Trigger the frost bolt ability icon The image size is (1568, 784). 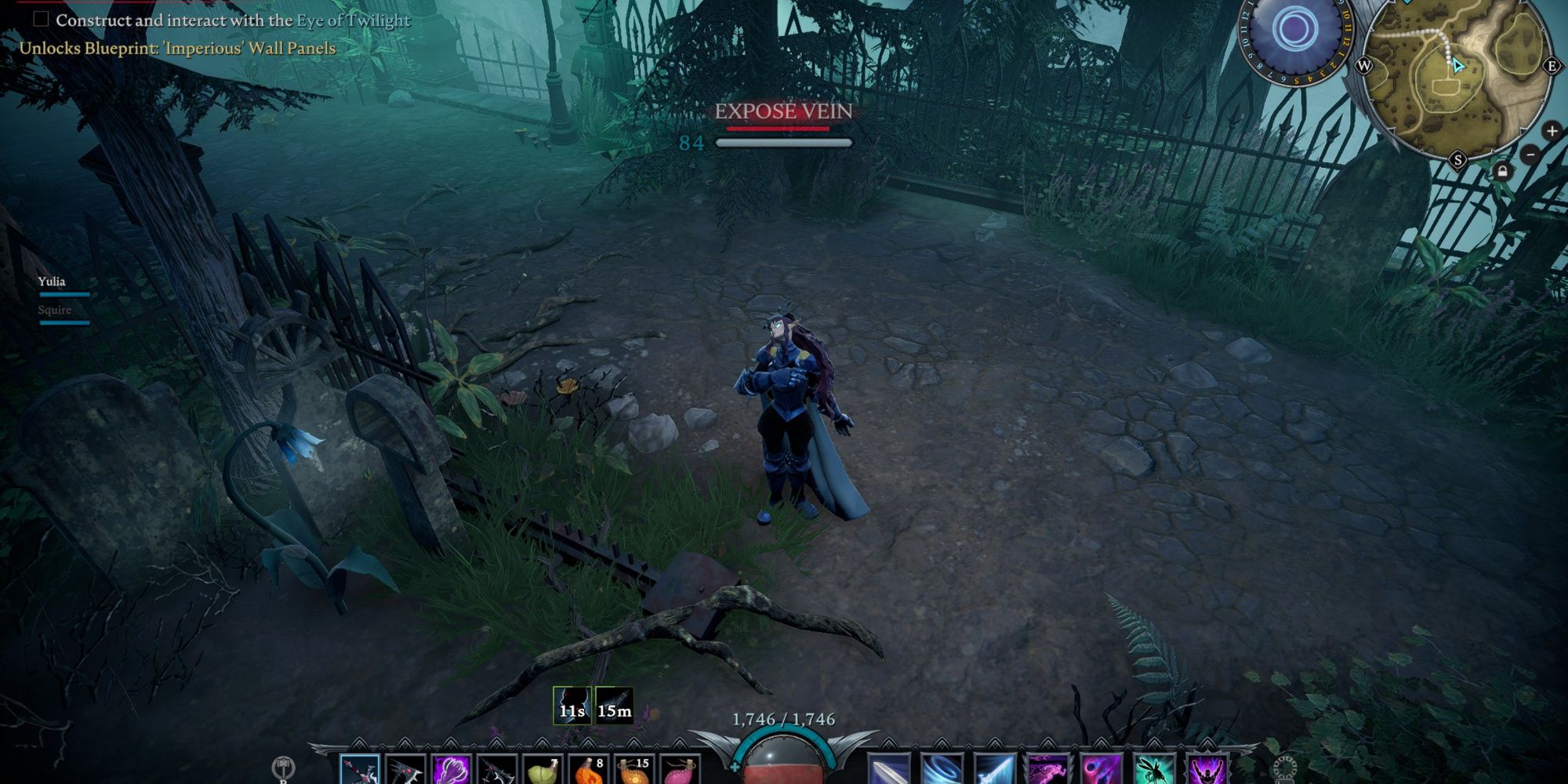pos(993,770)
